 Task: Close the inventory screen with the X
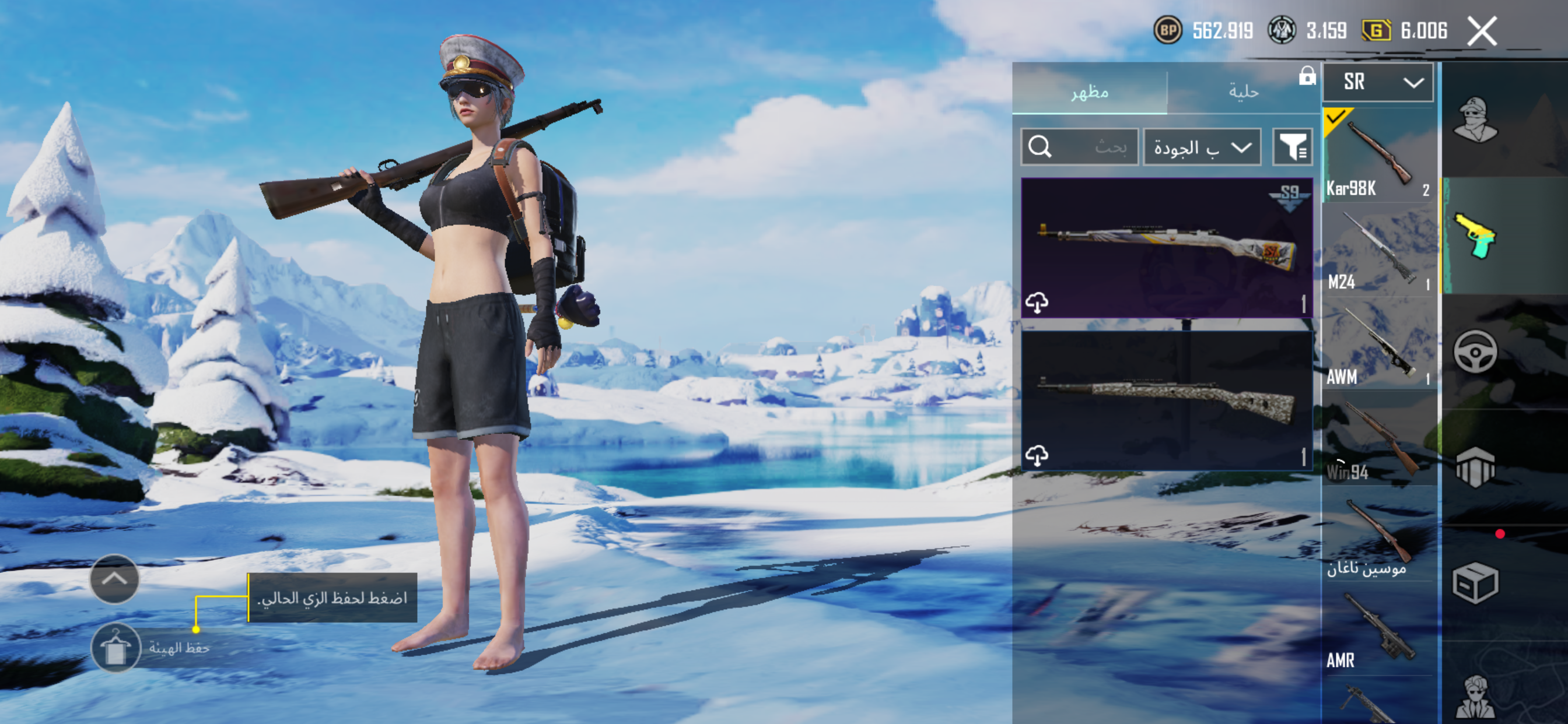click(x=1481, y=30)
